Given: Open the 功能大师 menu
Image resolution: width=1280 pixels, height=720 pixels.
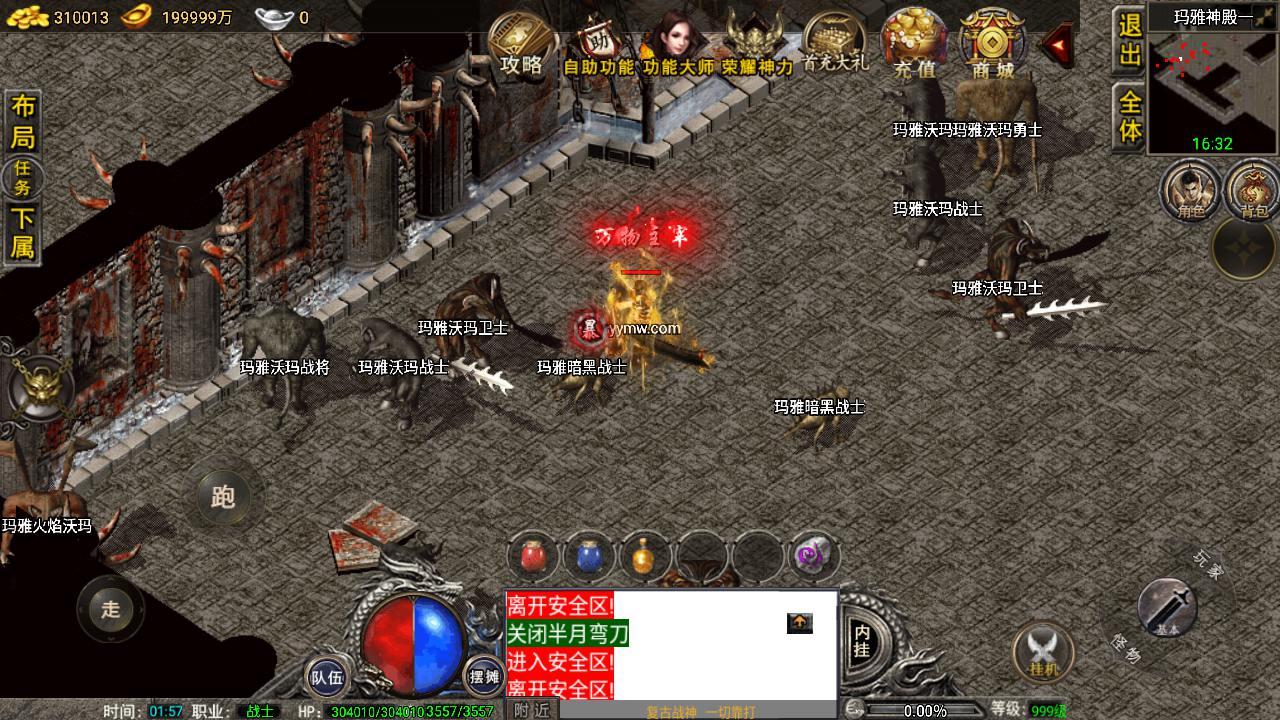Looking at the screenshot, I should 678,46.
